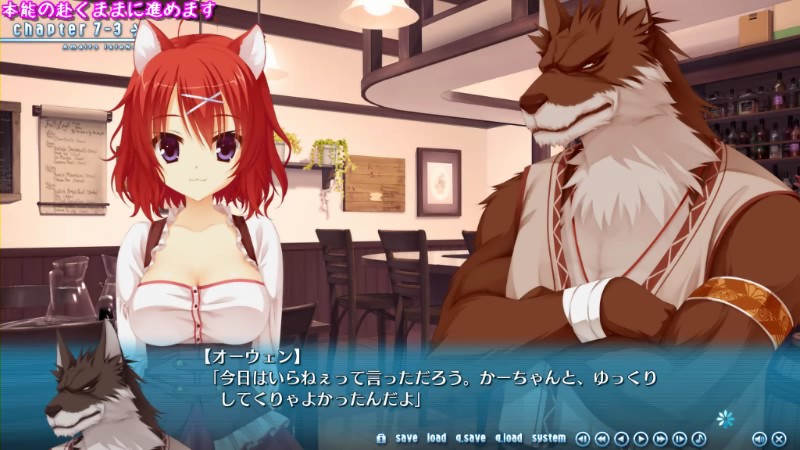Jump ahead with the next-scene bar button
Screen dimensions: 800x450
680,438
